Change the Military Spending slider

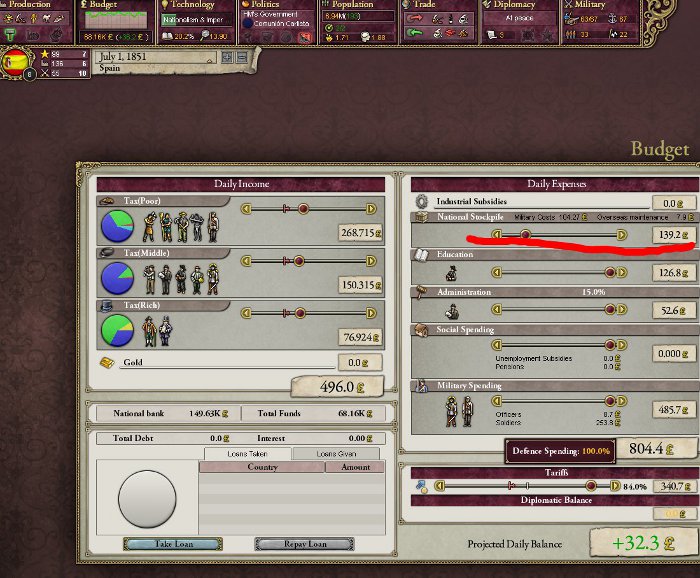coord(607,400)
